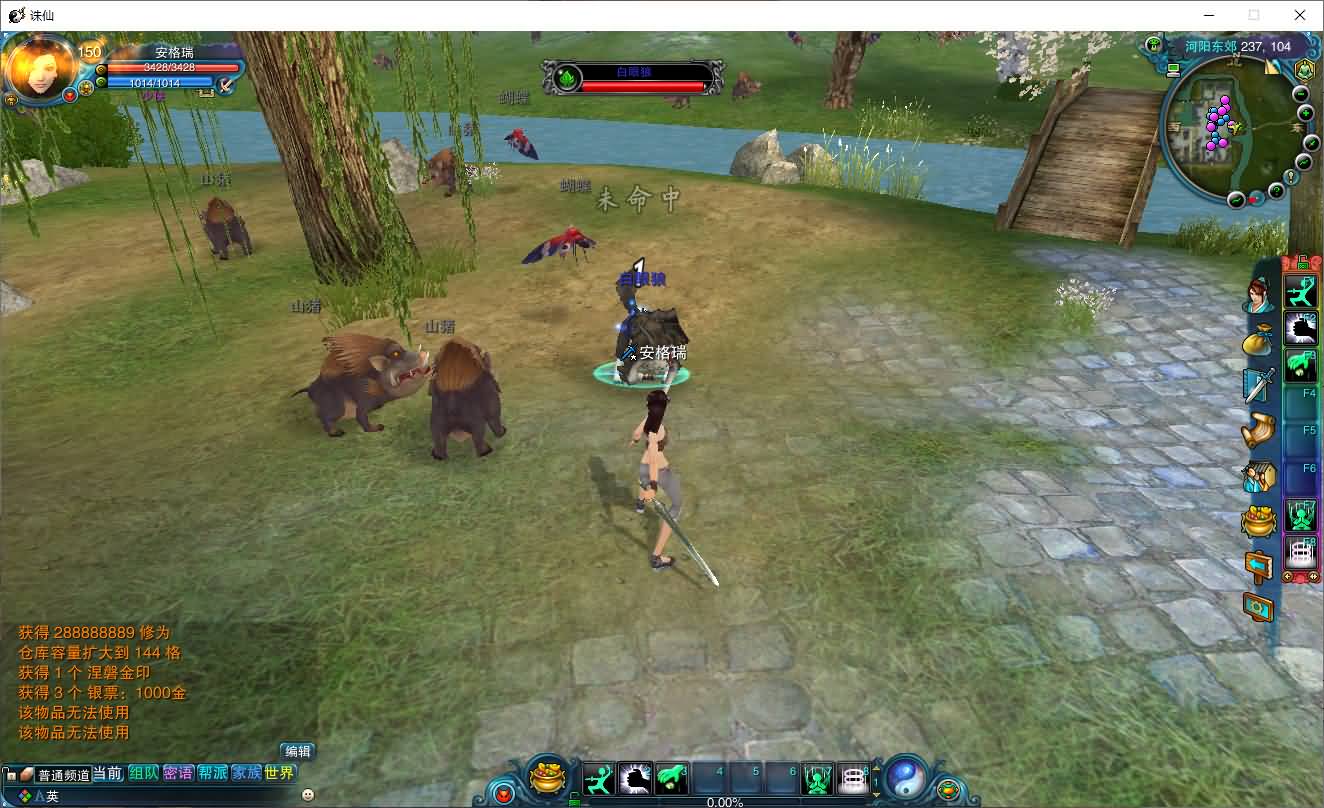Open the bag from the sack icon
This screenshot has width=1324, height=808.
point(1259,340)
